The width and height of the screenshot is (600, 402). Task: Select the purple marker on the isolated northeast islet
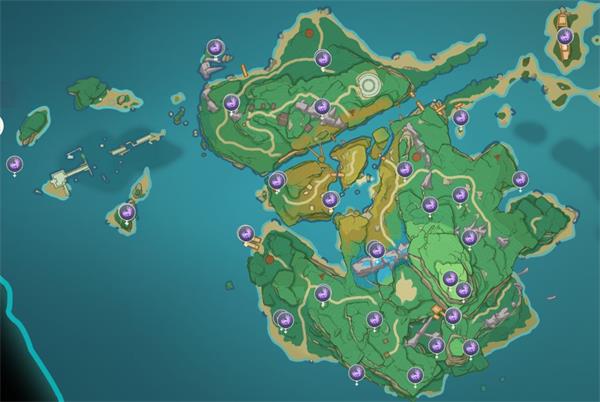[x=565, y=37]
